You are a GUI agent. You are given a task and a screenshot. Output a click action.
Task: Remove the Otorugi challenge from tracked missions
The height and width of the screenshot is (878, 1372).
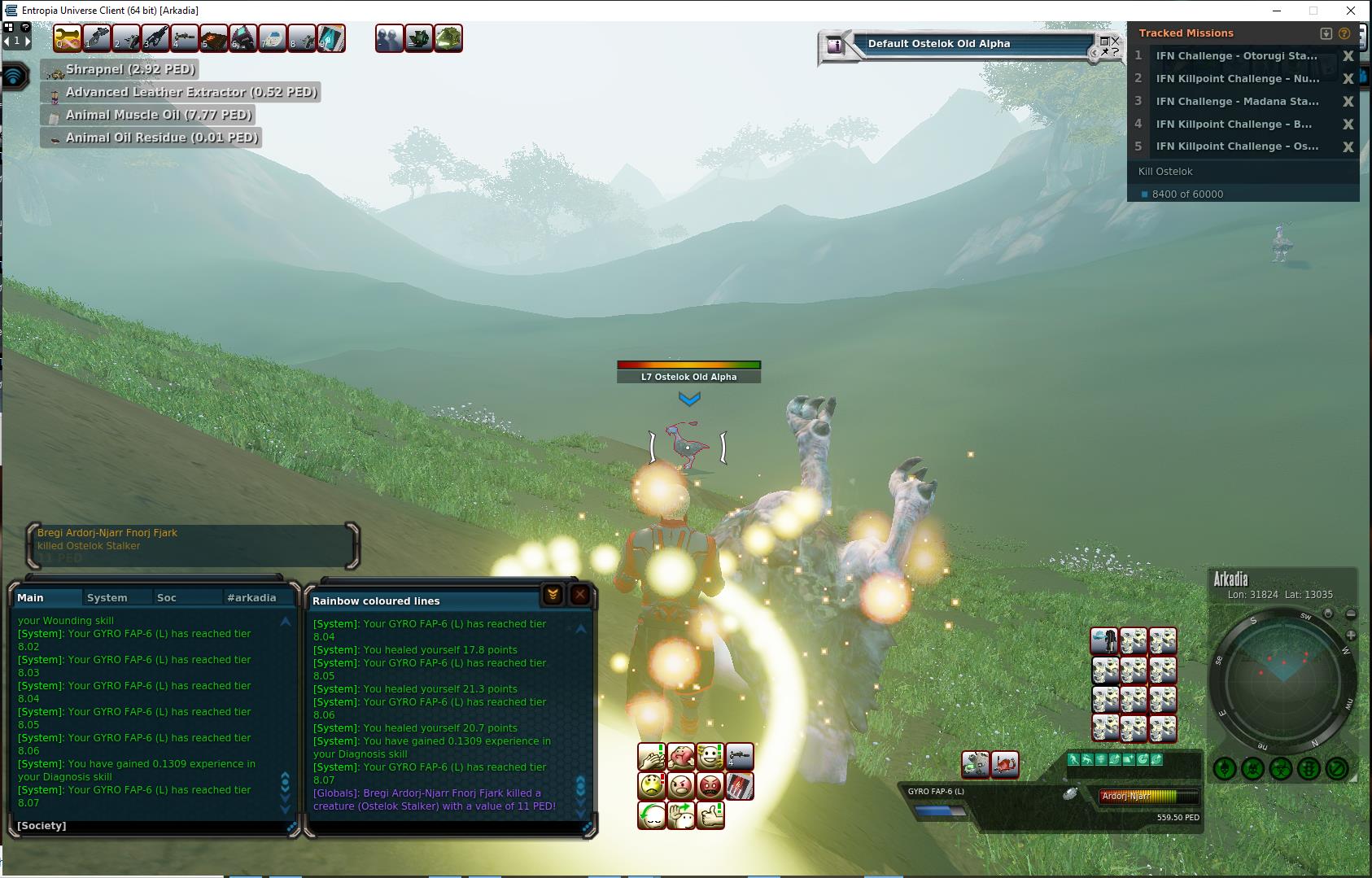tap(1348, 56)
